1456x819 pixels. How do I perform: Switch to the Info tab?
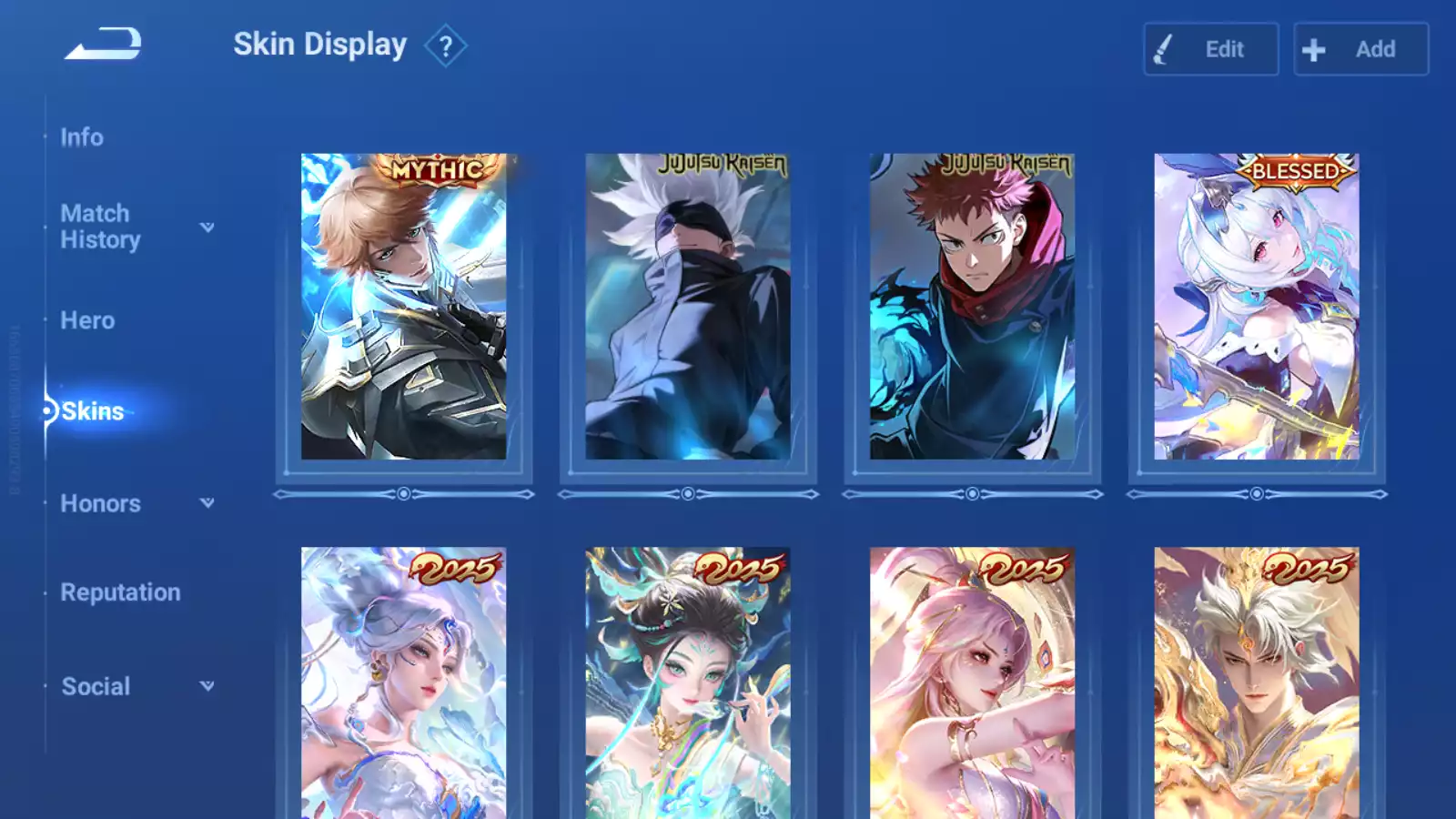(82, 137)
